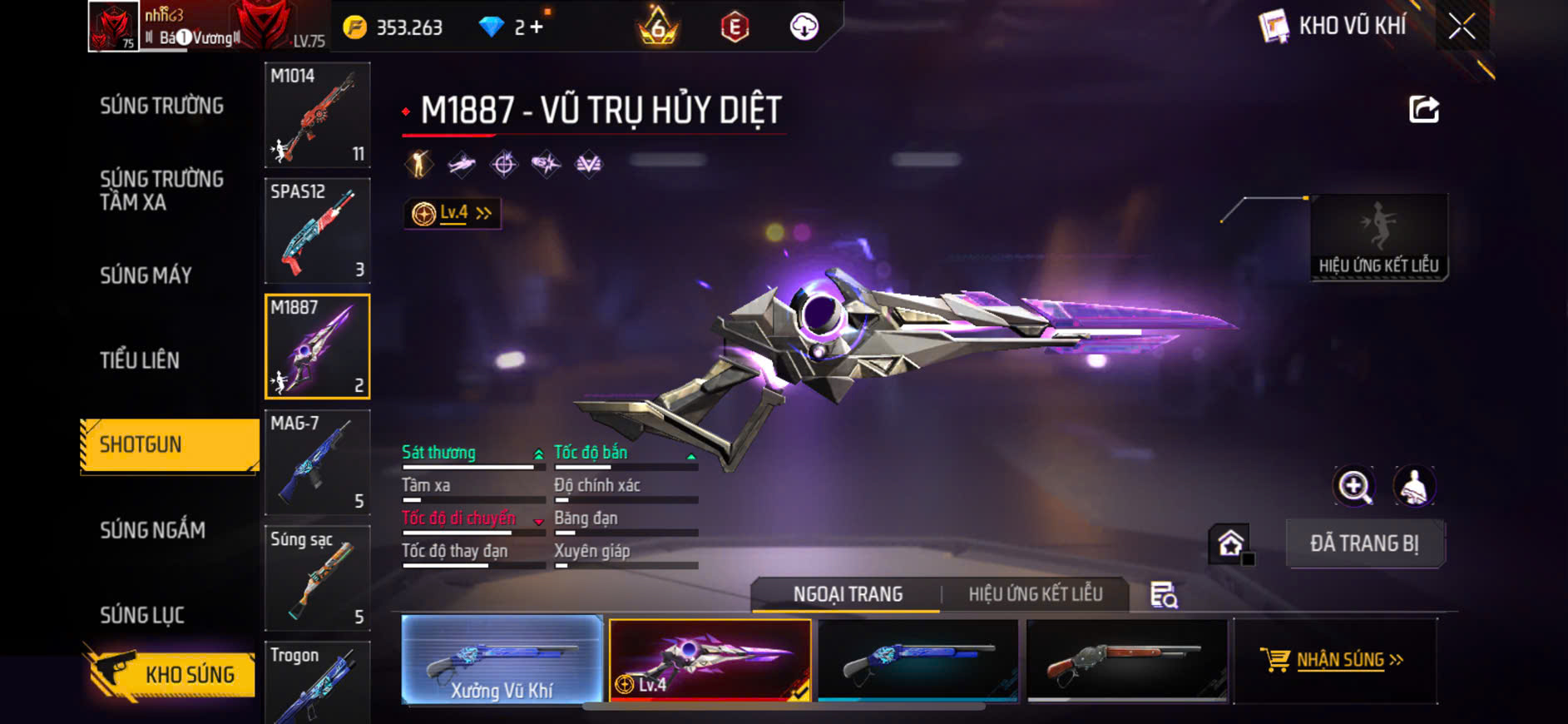1568x724 pixels.
Task: Open the Kho Súng button
Action: click(x=171, y=674)
